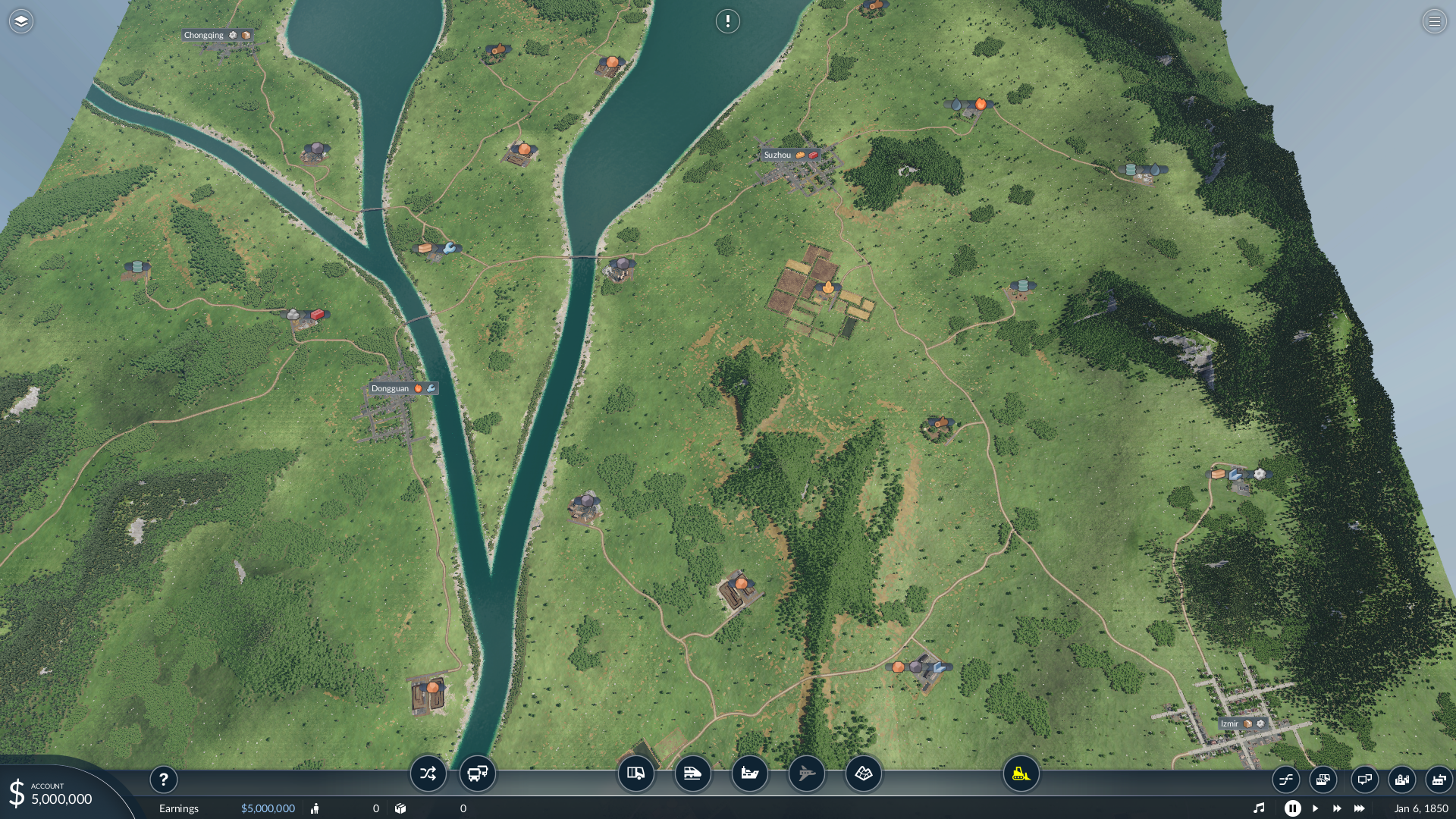Activate the yellow bulldozer tool

click(1021, 773)
